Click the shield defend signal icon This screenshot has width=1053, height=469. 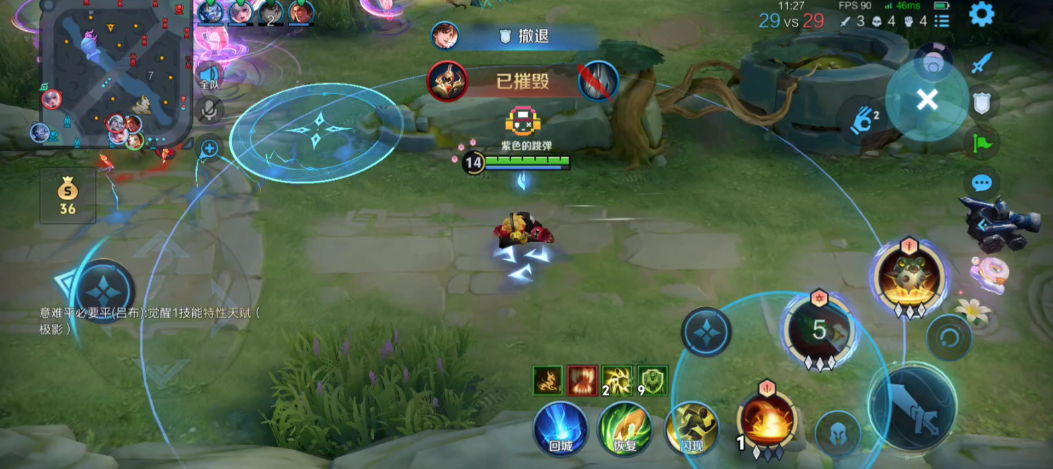pos(982,102)
